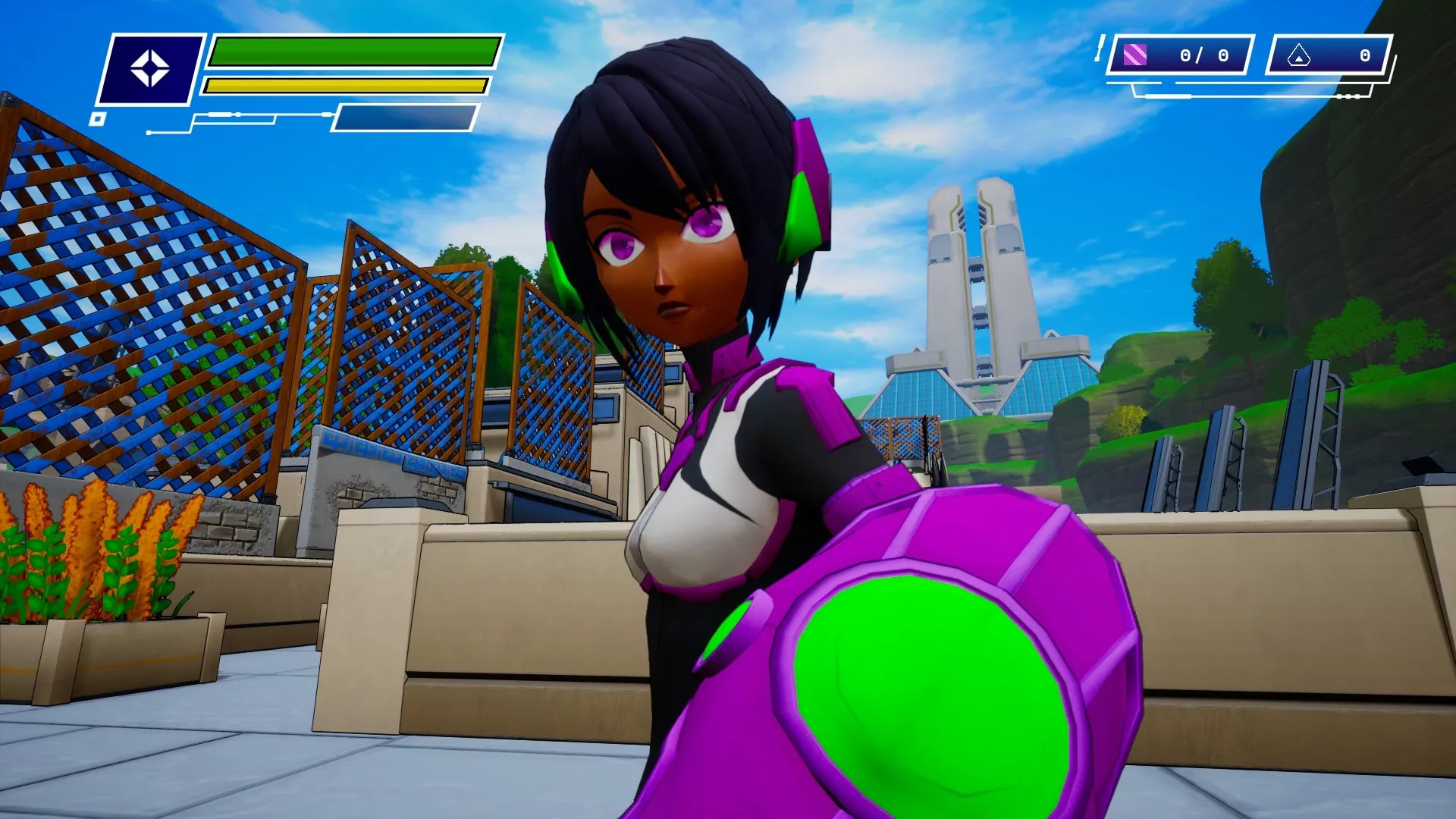Click the triangle currency icon
1456x819 pixels.
point(1298,55)
